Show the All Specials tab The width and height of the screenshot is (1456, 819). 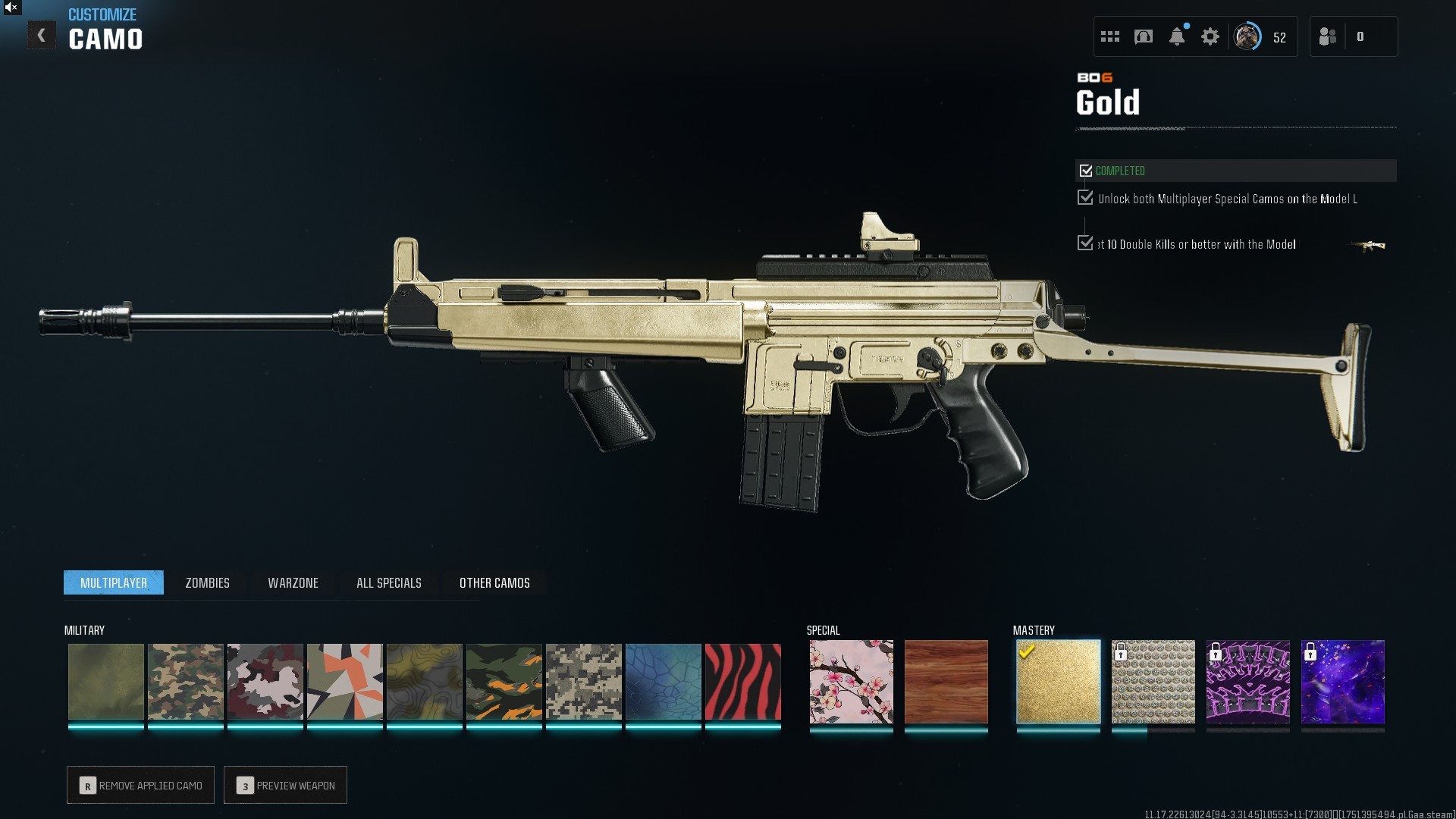pyautogui.click(x=388, y=582)
